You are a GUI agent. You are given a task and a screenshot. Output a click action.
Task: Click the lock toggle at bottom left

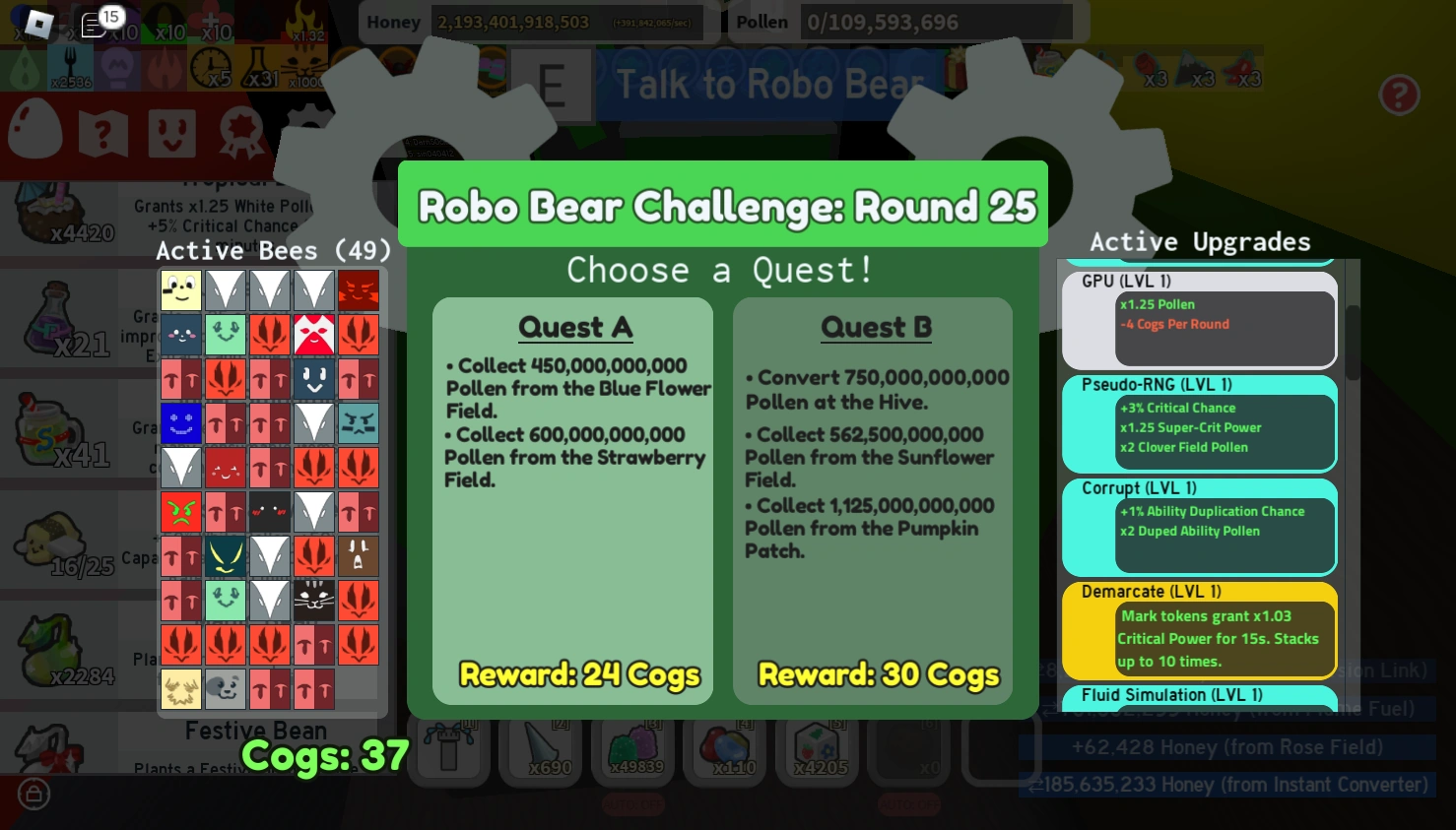point(33,795)
